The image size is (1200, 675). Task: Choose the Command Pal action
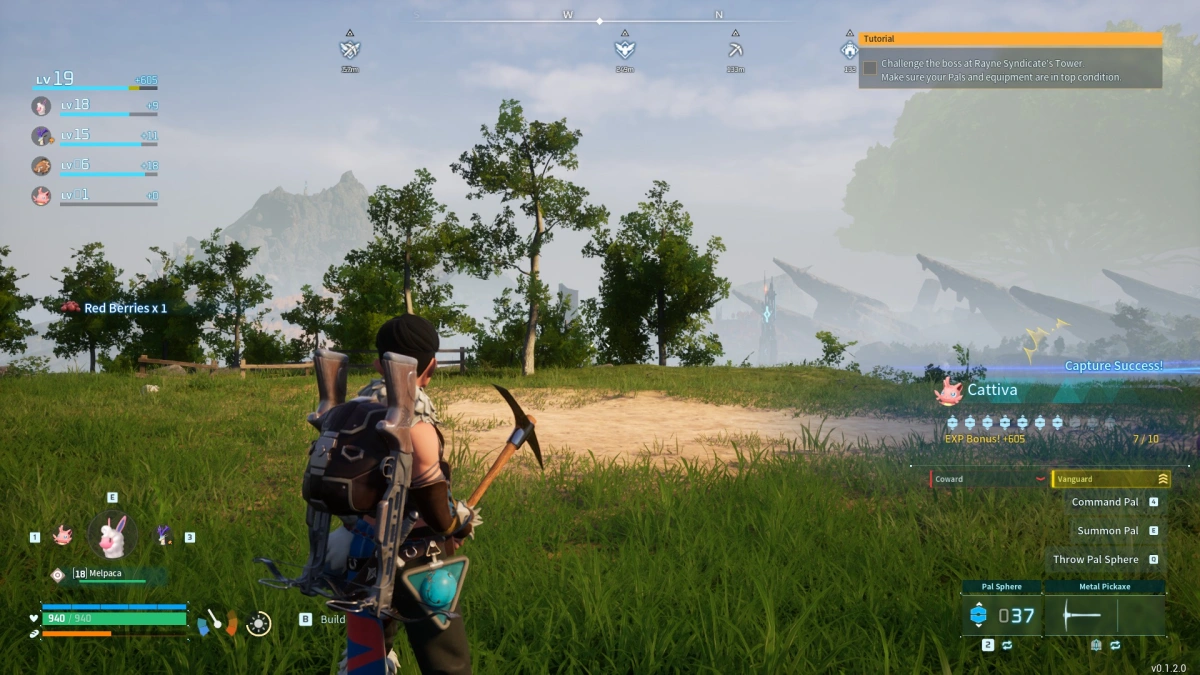pos(1105,502)
